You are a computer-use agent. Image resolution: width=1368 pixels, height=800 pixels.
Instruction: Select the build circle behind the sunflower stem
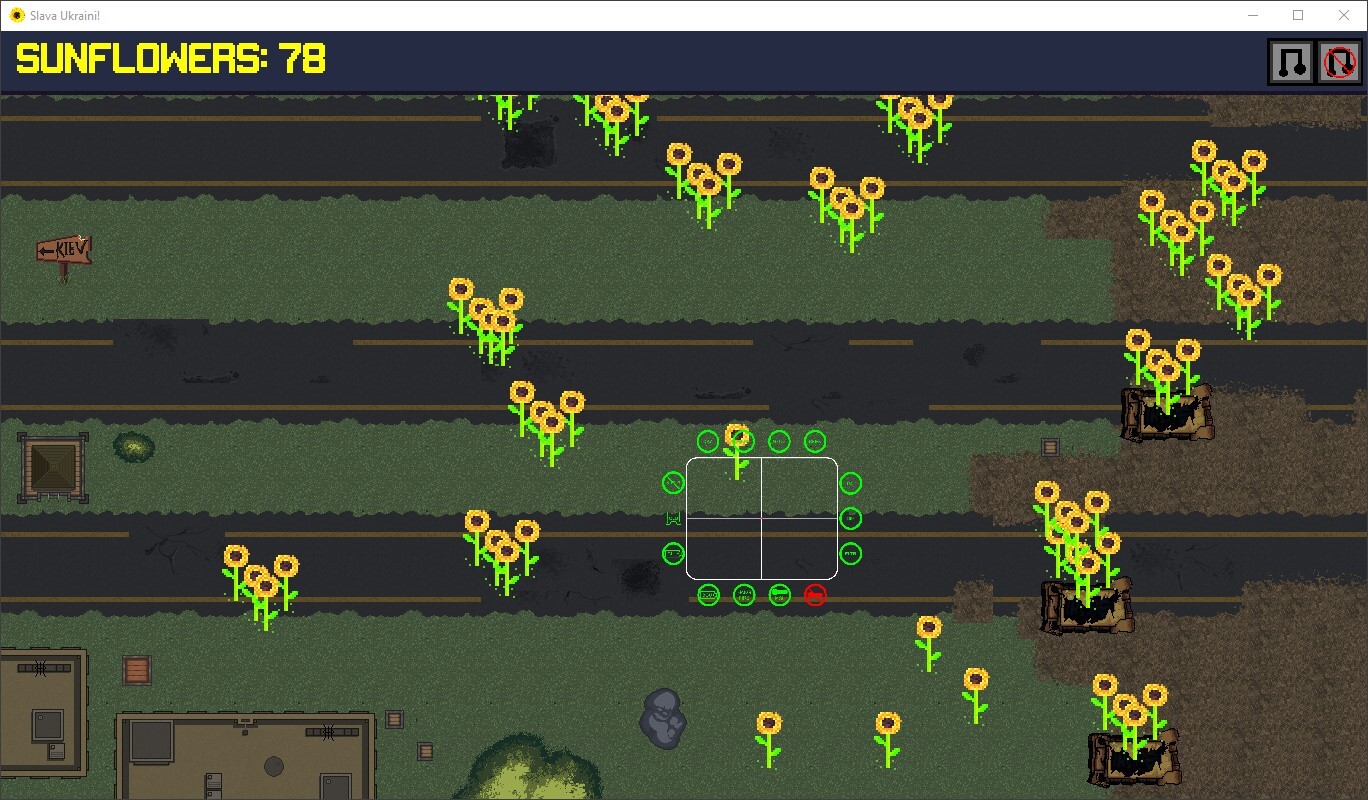743,440
